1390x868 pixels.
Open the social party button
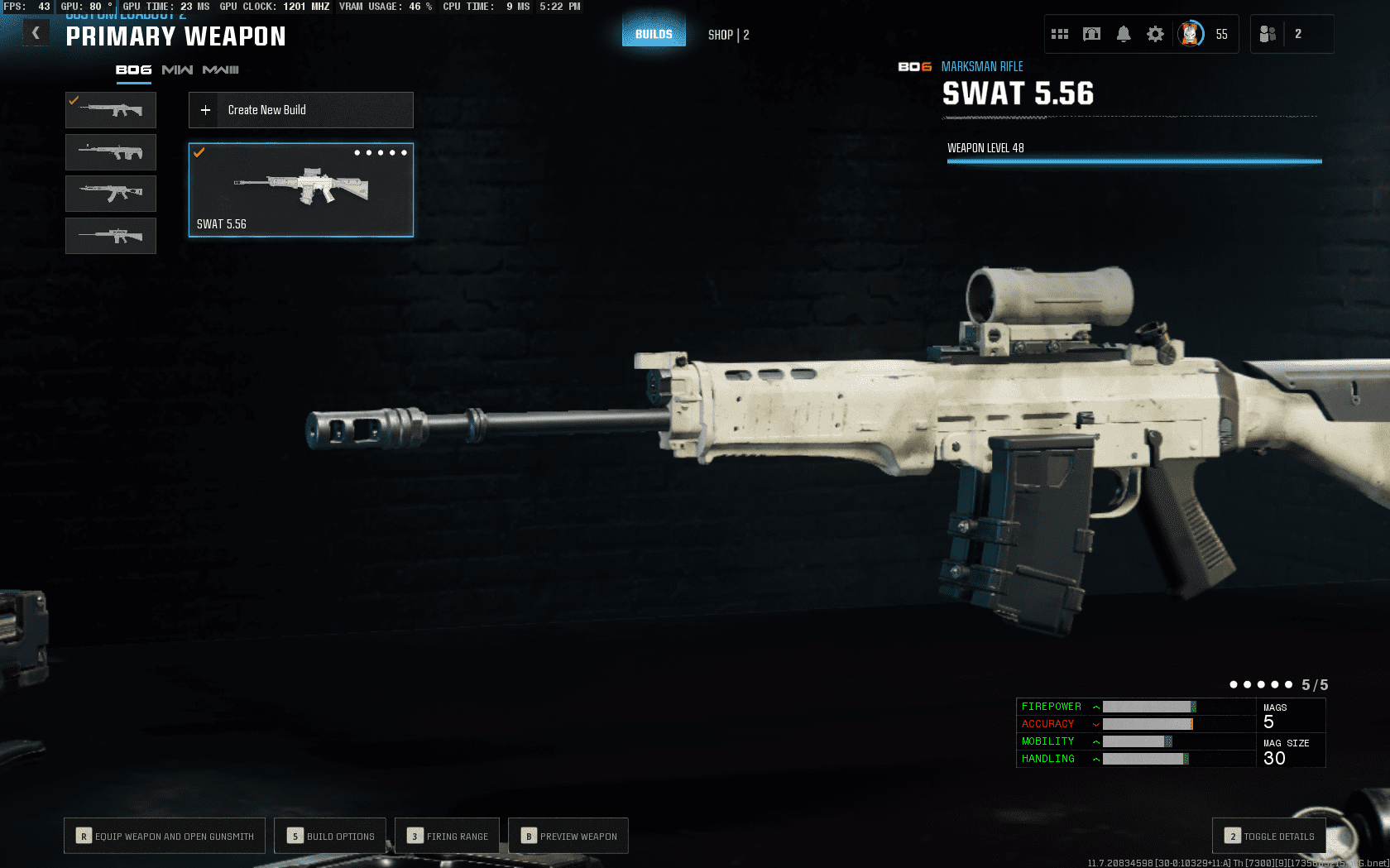[1268, 34]
